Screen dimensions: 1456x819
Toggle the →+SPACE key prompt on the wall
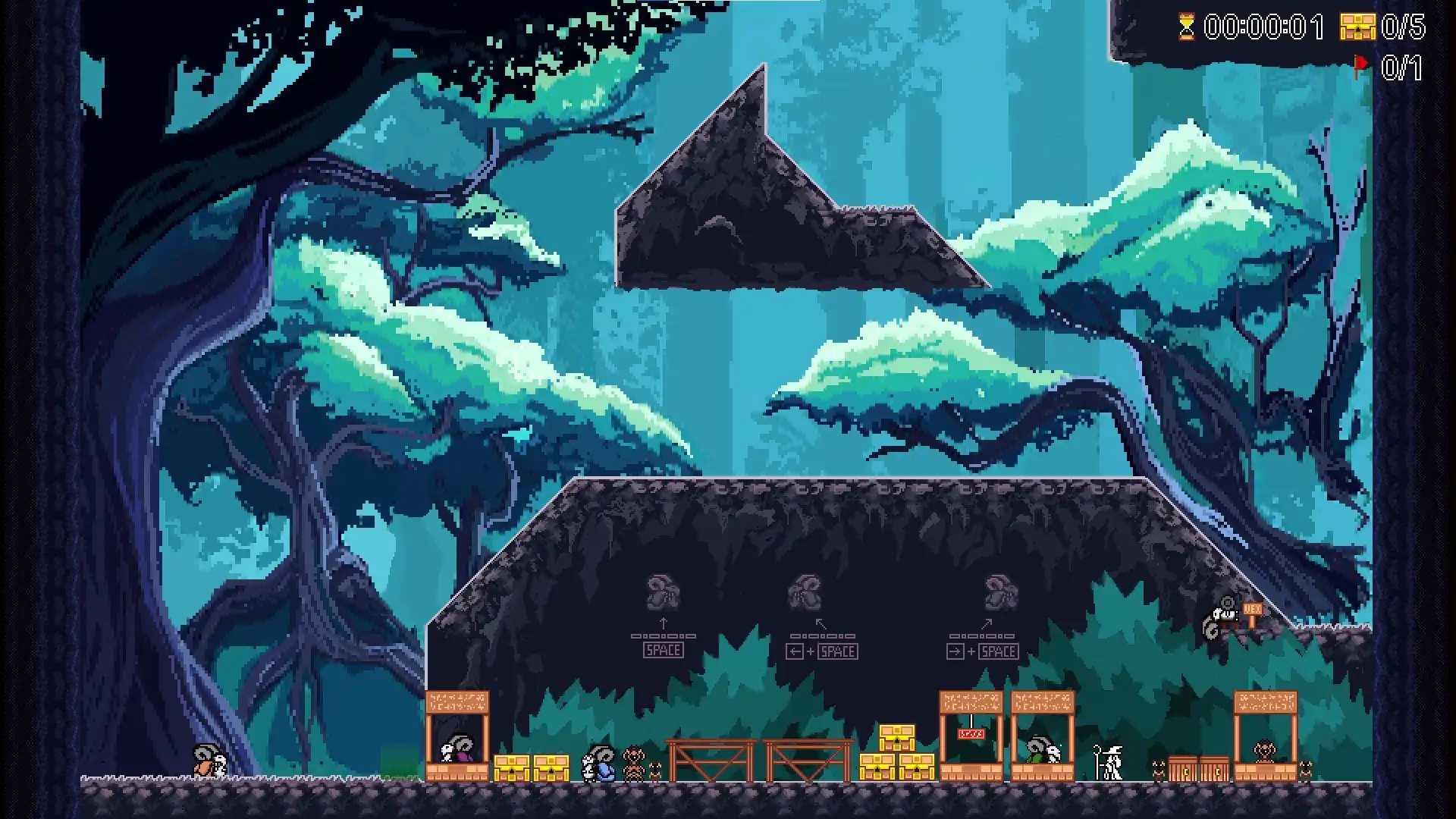click(x=984, y=650)
